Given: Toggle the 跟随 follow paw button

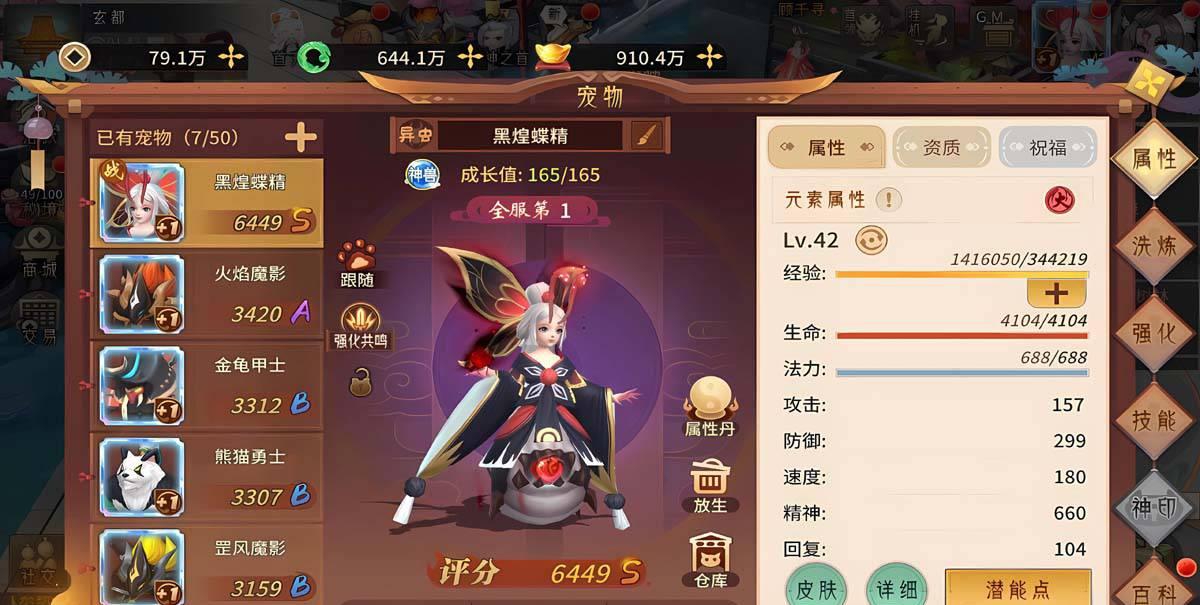Looking at the screenshot, I should pyautogui.click(x=356, y=263).
